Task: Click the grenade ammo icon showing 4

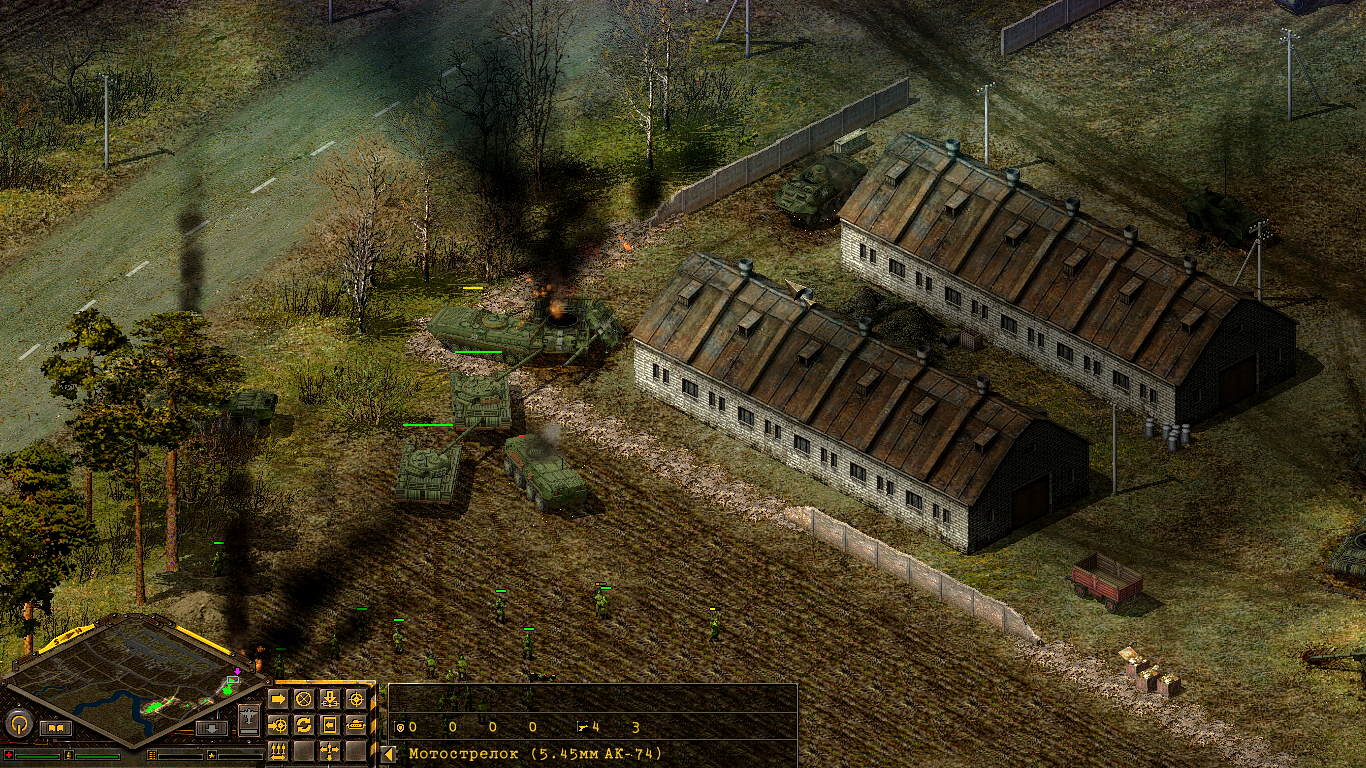Action: click(x=581, y=726)
